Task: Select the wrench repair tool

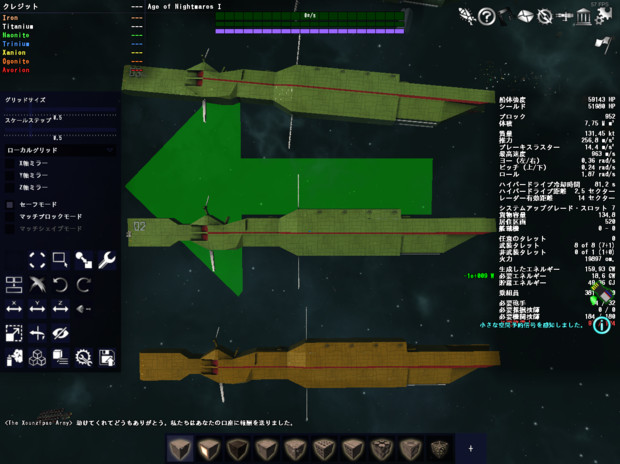Action: click(107, 260)
